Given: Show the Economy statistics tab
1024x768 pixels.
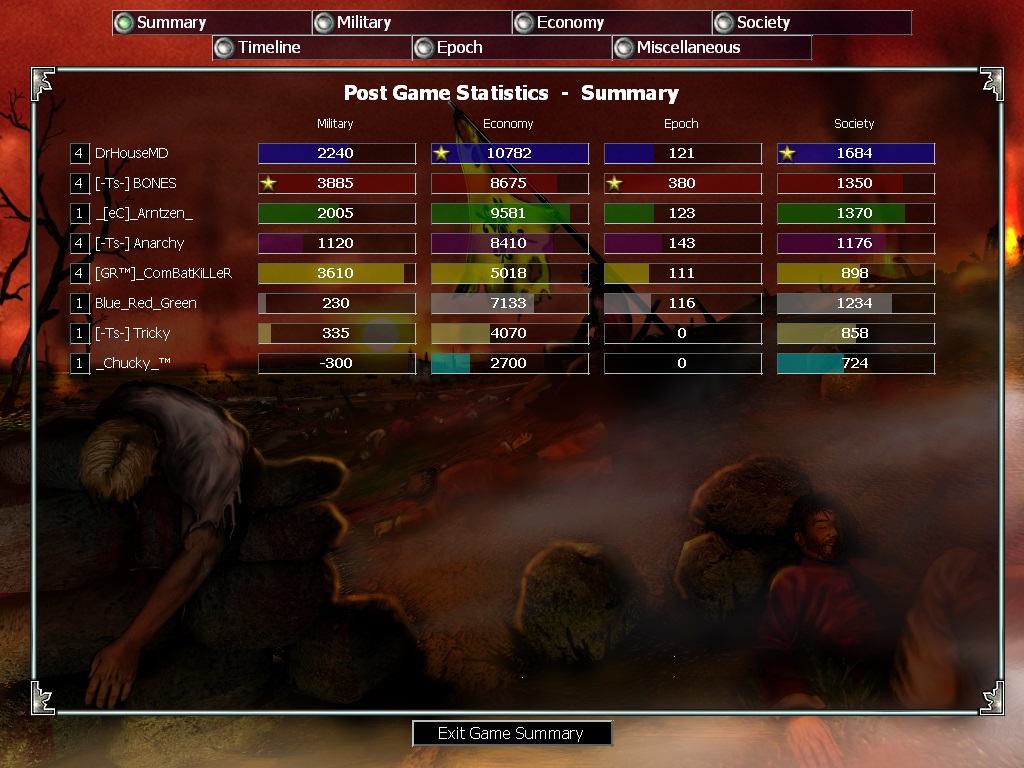Looking at the screenshot, I should [611, 23].
